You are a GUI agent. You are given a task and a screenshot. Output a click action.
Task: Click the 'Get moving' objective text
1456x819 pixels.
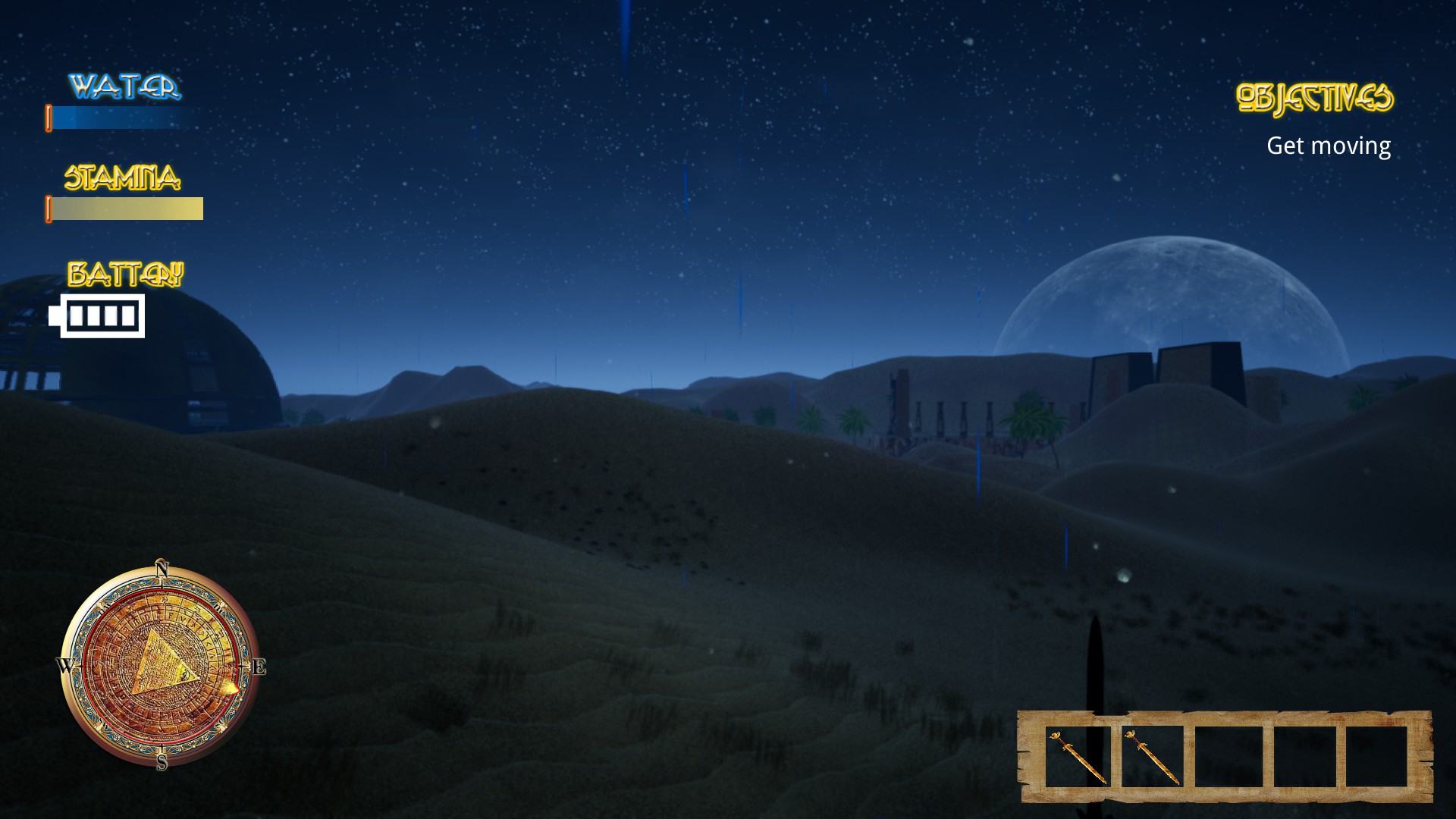1329,145
